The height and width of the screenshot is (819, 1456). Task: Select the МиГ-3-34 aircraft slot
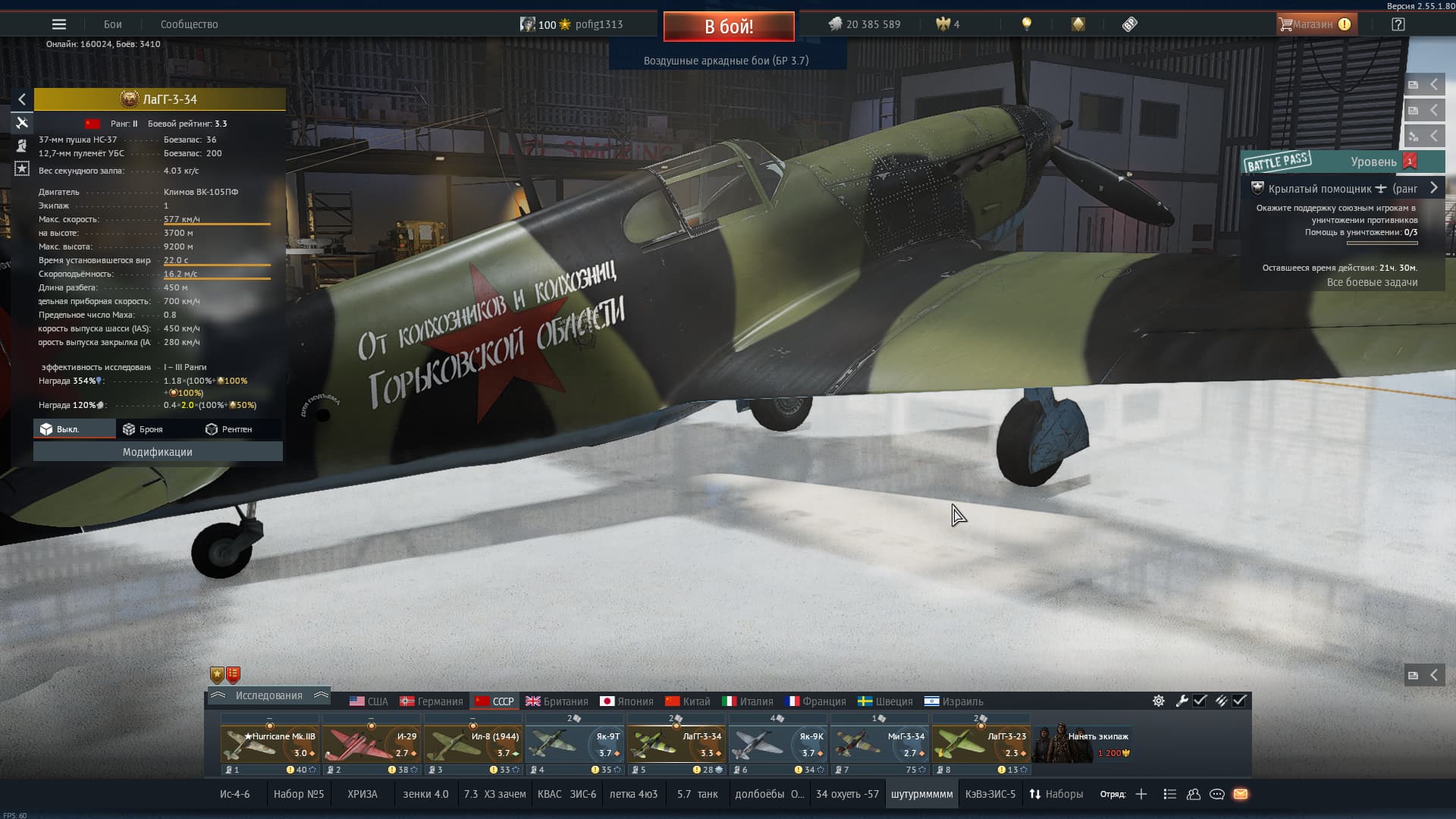[x=879, y=745]
